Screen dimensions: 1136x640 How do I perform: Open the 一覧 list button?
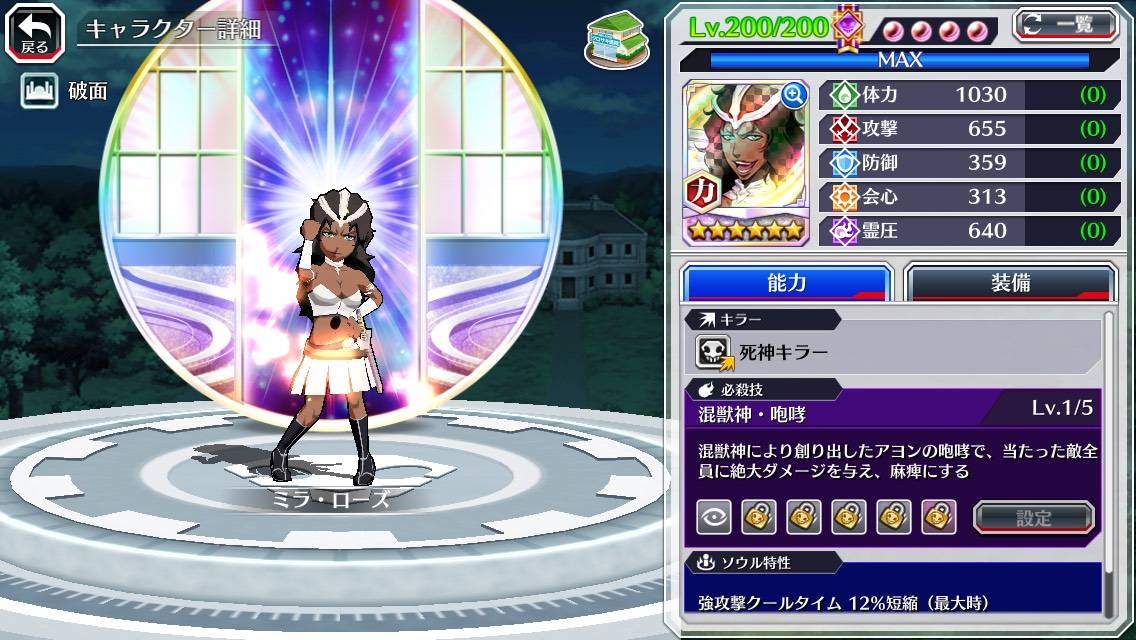click(x=1066, y=24)
